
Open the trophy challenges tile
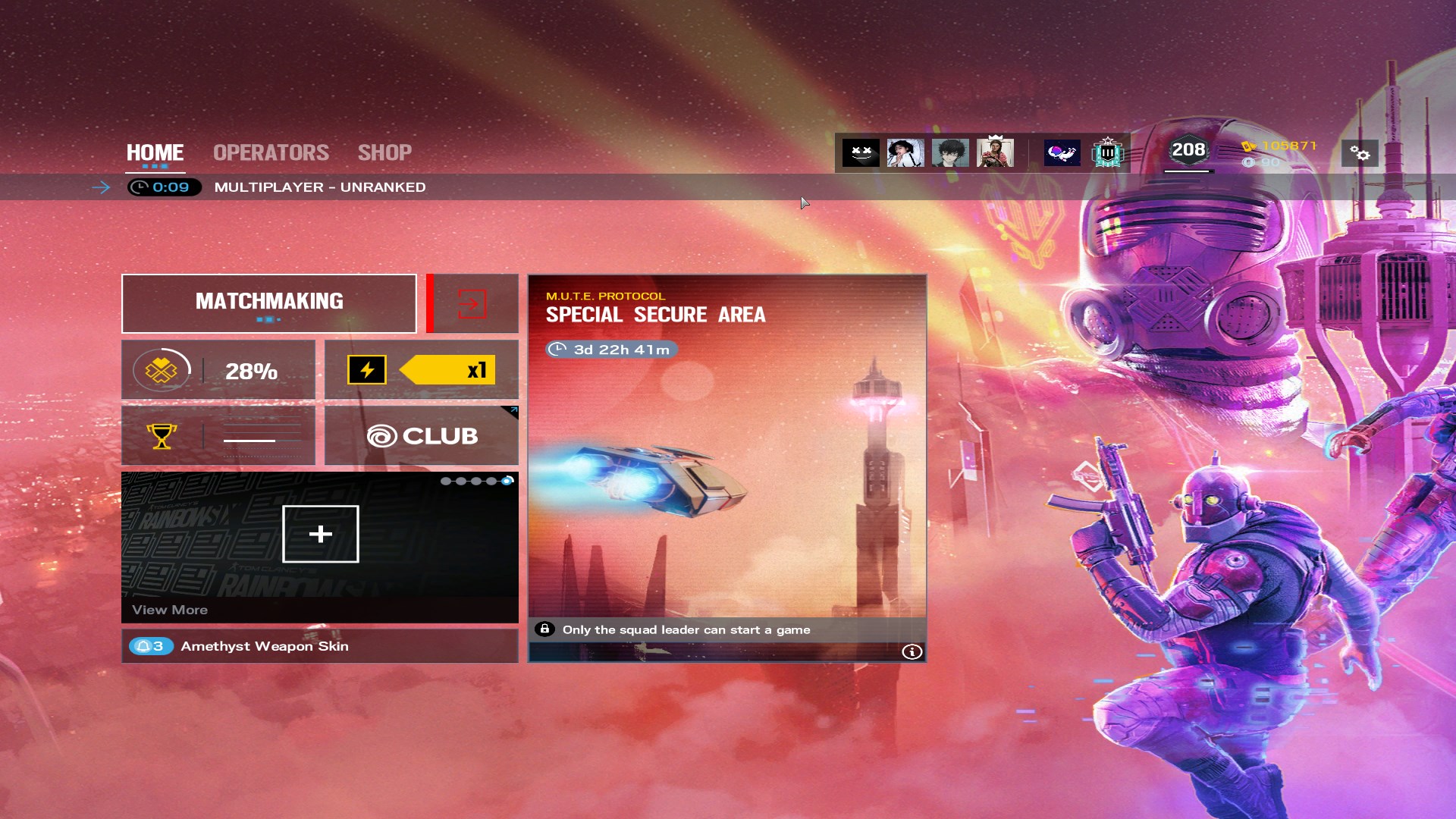pyautogui.click(x=218, y=435)
